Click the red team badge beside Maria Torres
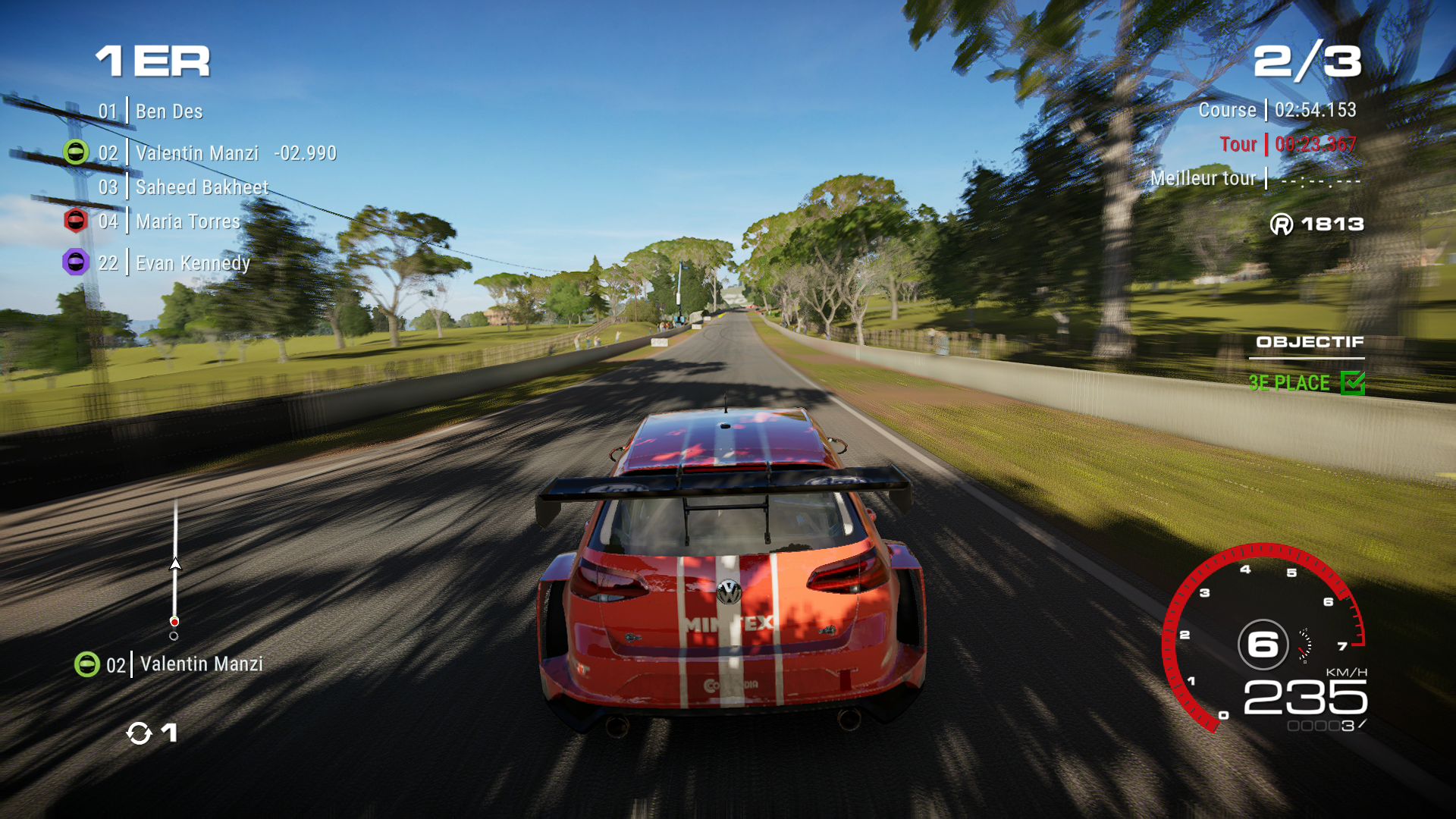Viewport: 1456px width, 819px height. pyautogui.click(x=76, y=221)
